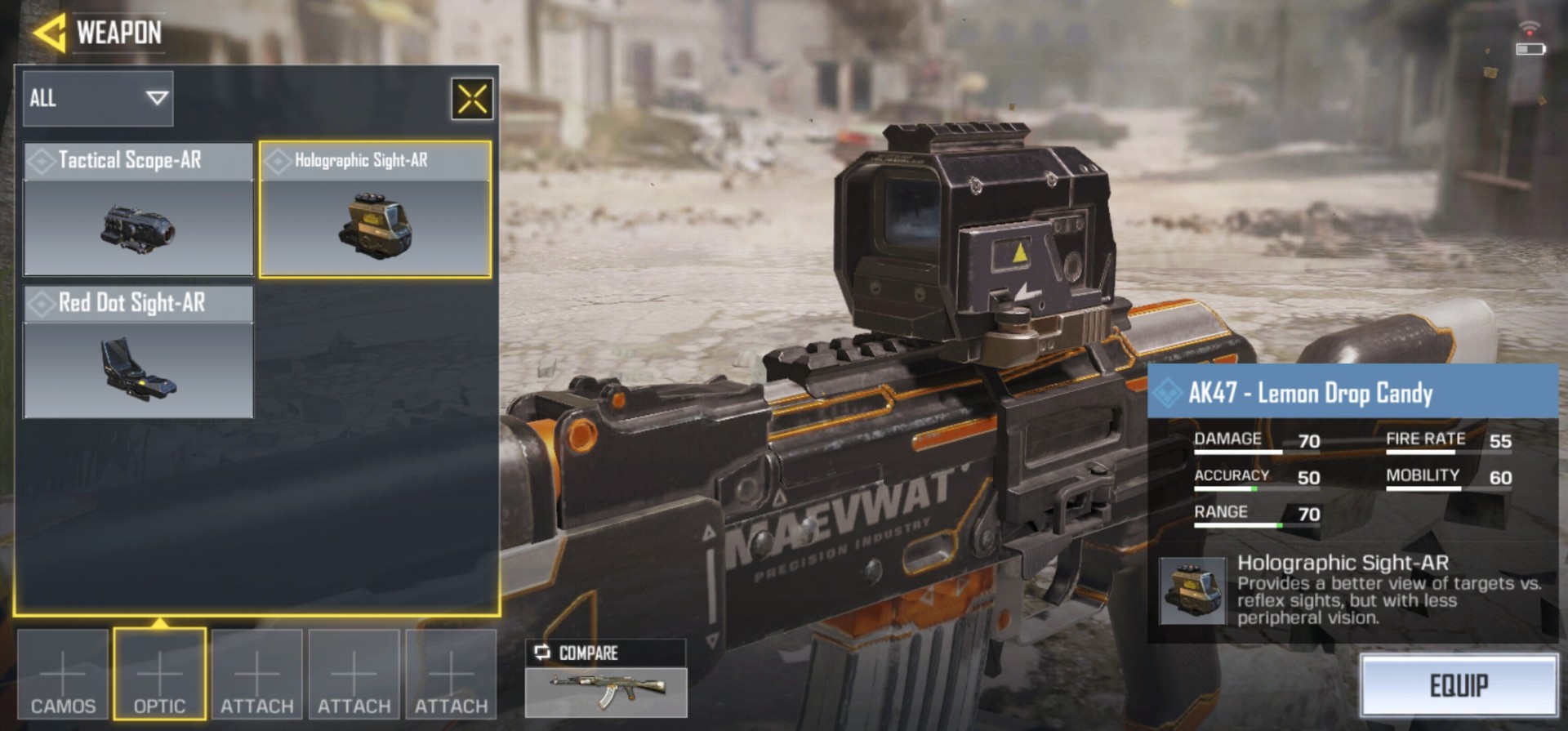Viewport: 1568px width, 731px height.
Task: Go back using the Weapon arrow
Action: (49, 33)
